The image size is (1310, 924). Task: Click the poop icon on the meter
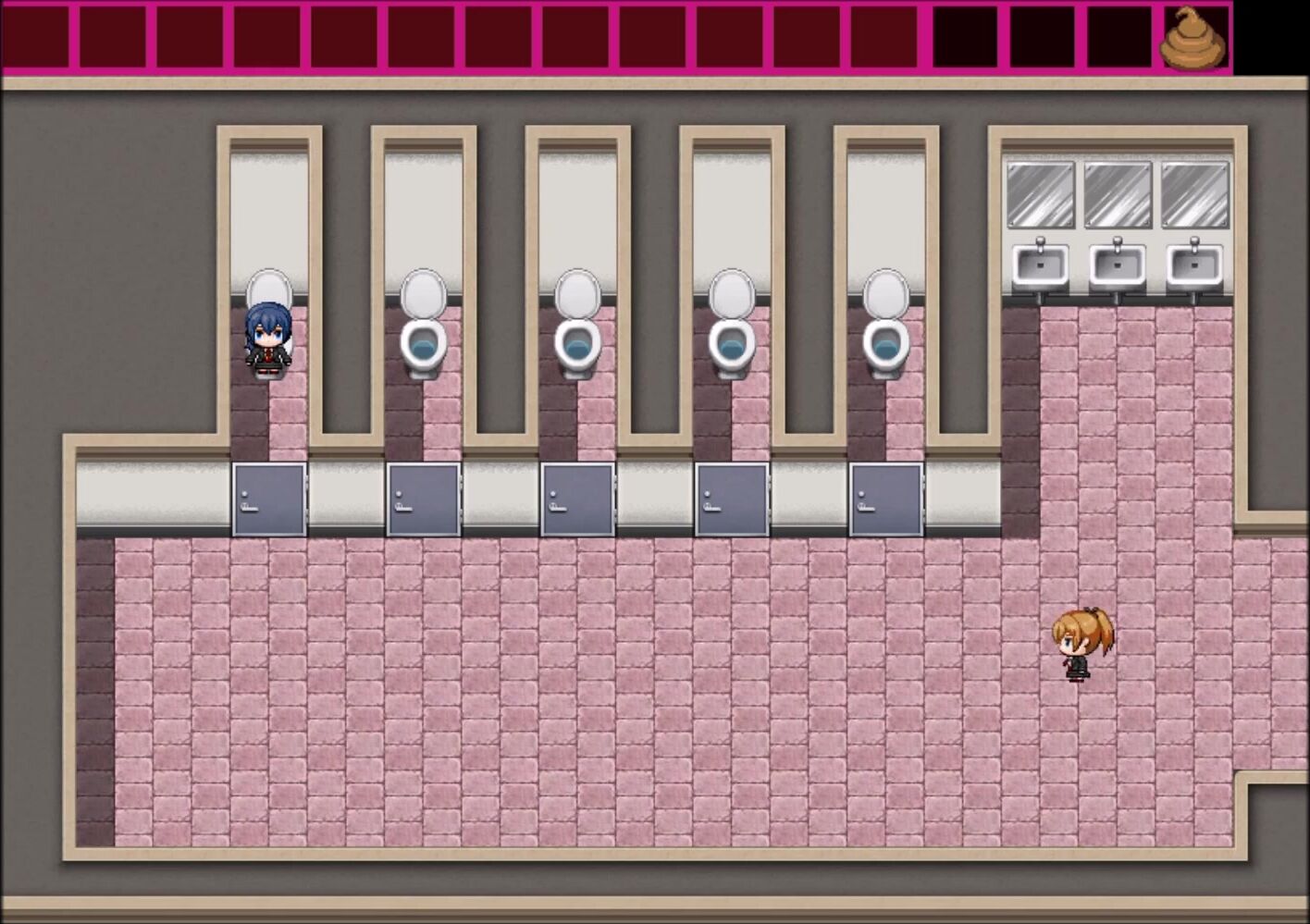click(x=1193, y=40)
